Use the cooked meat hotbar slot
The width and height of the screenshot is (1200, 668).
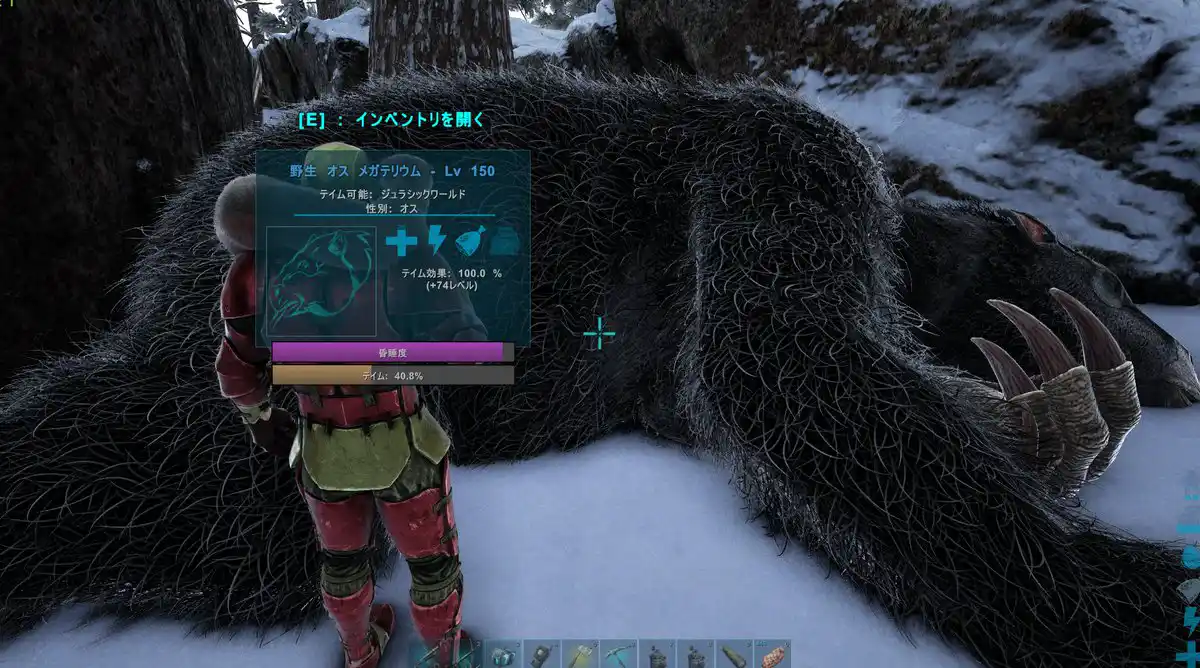[x=772, y=655]
